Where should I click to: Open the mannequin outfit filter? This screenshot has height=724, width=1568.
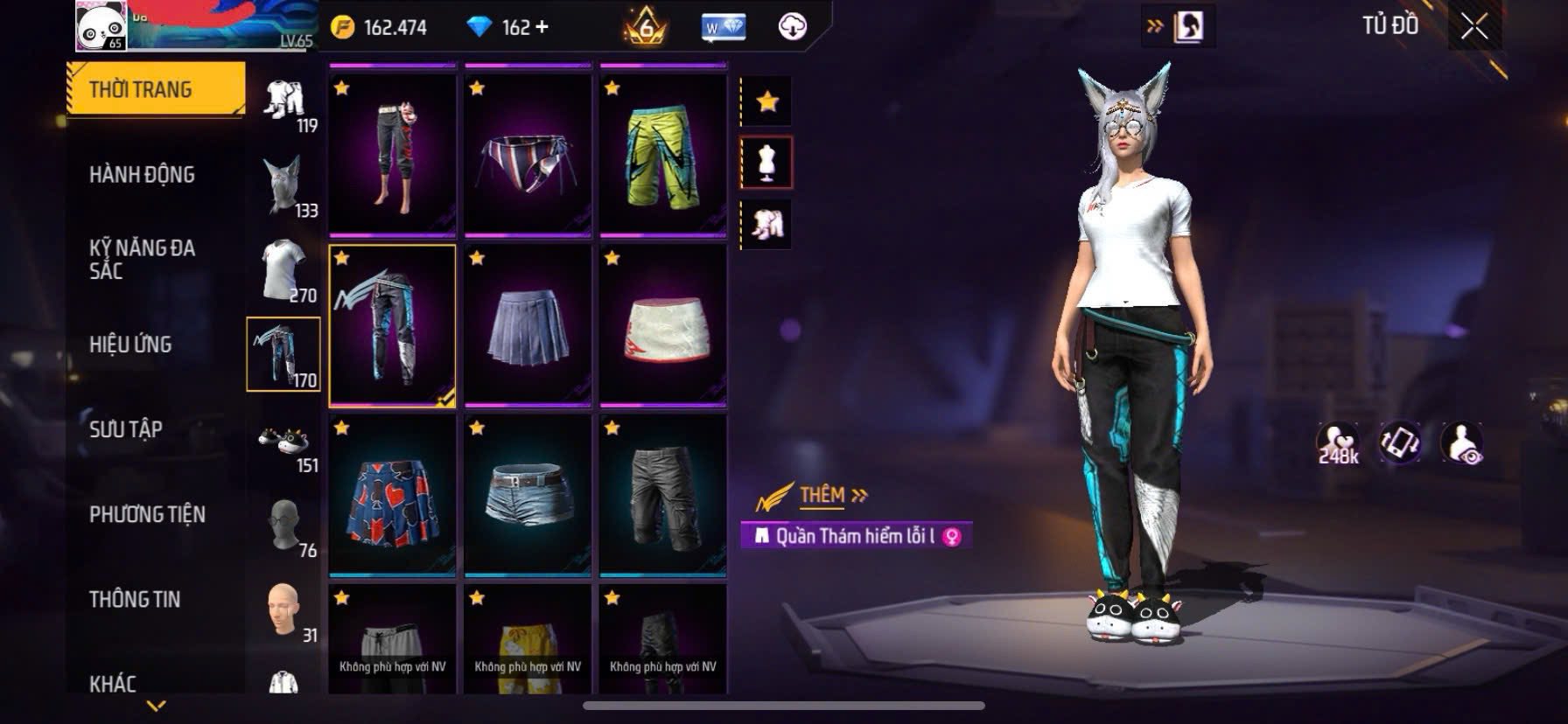point(766,163)
